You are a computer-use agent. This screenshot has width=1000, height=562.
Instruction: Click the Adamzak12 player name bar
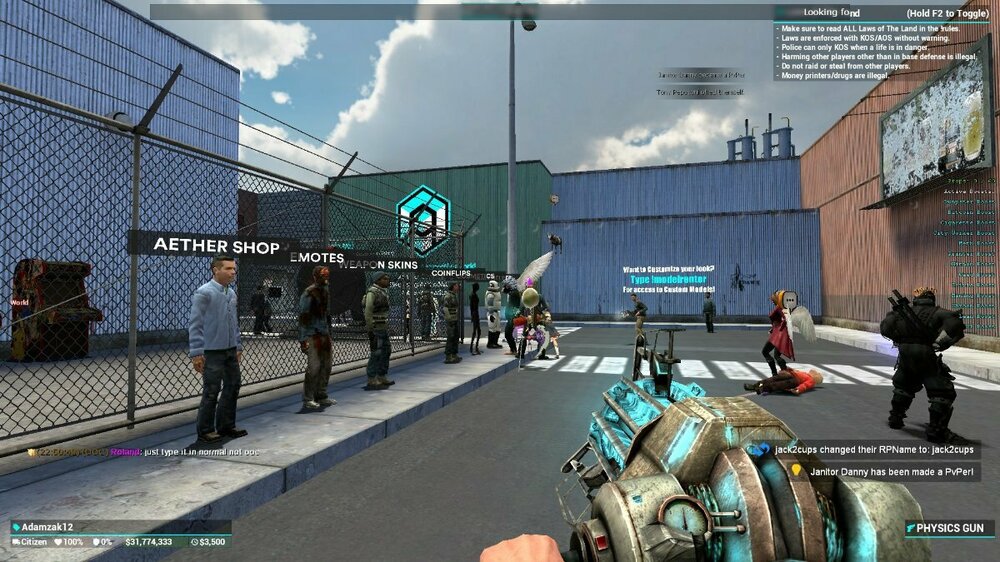[120, 527]
